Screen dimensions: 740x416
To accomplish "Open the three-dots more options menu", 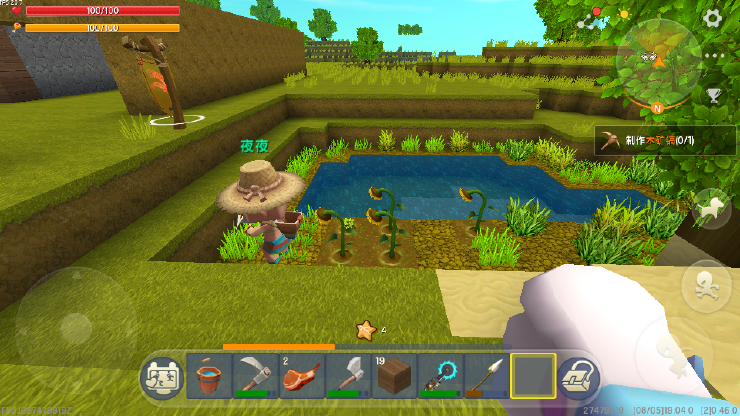I will [x=712, y=56].
